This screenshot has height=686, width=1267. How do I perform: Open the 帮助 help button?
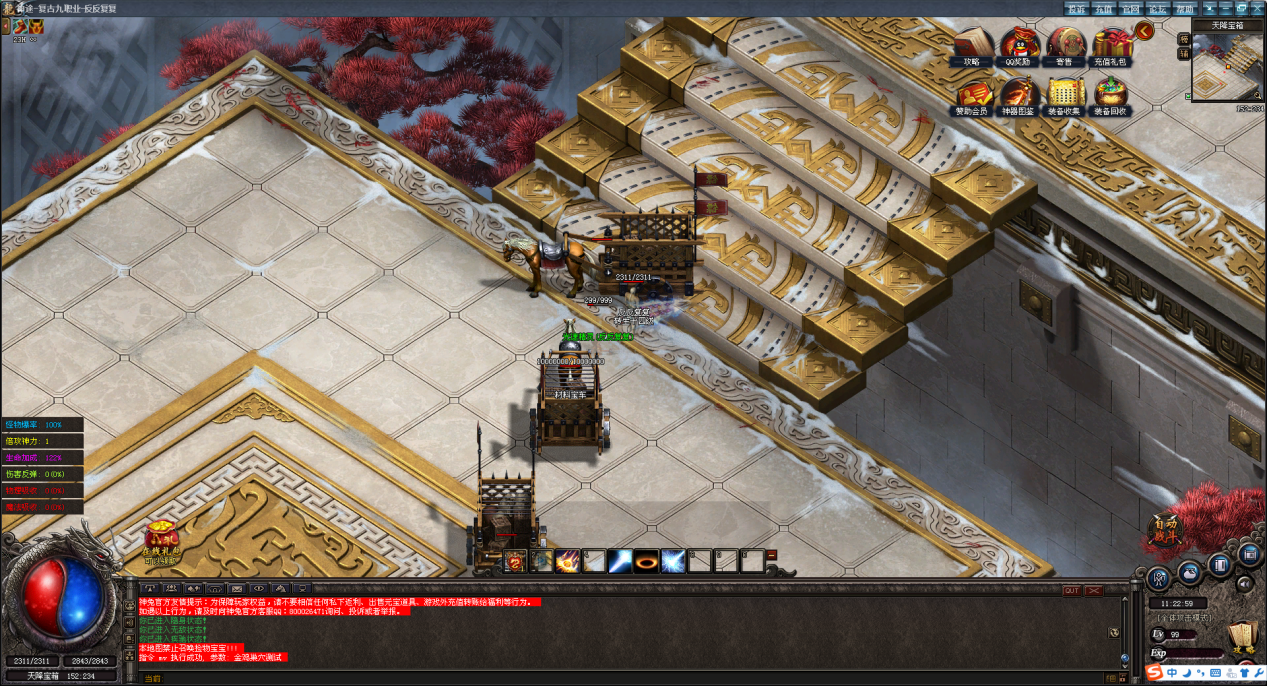[x=1184, y=8]
